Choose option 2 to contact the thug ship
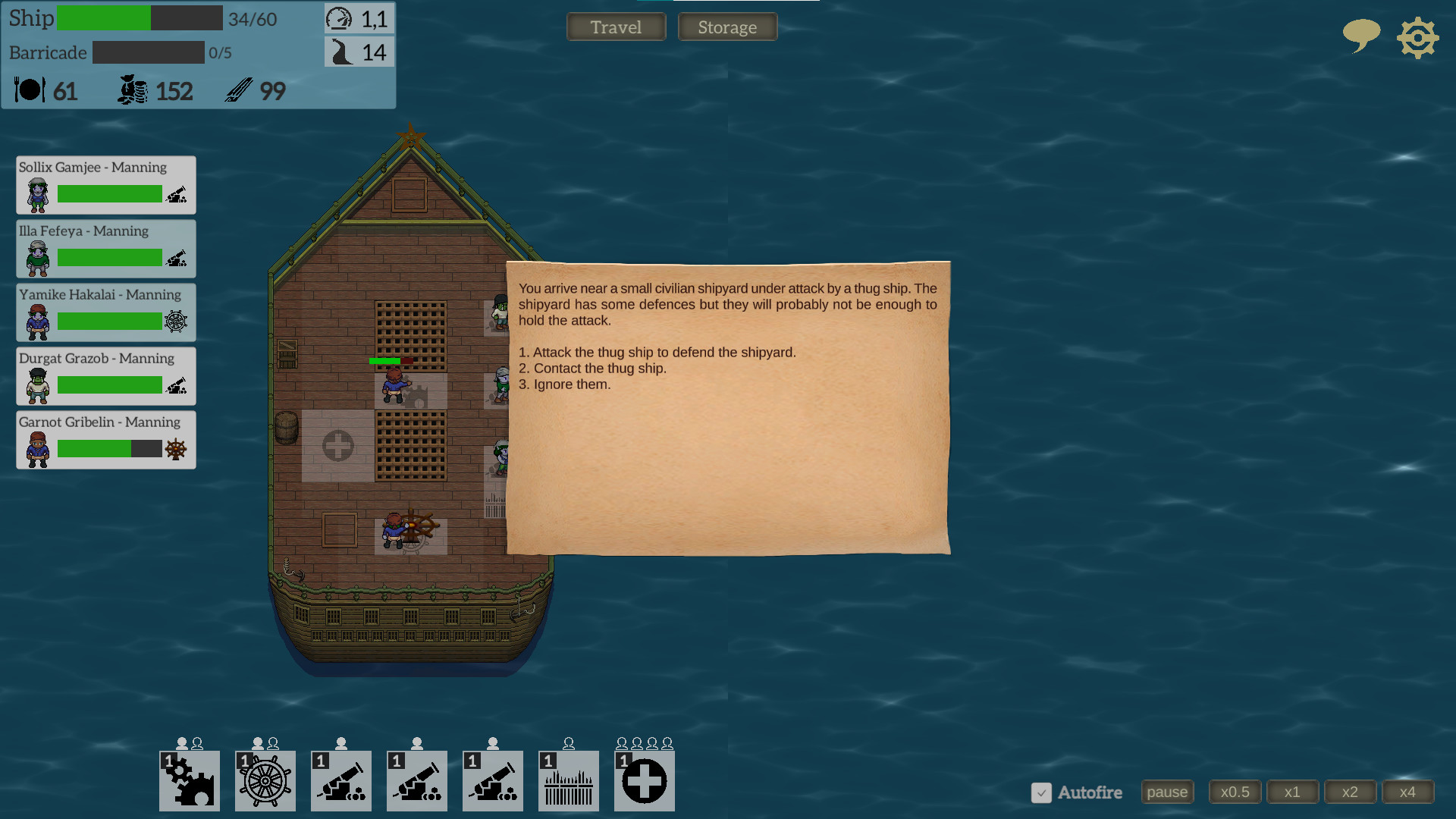 pyautogui.click(x=592, y=368)
